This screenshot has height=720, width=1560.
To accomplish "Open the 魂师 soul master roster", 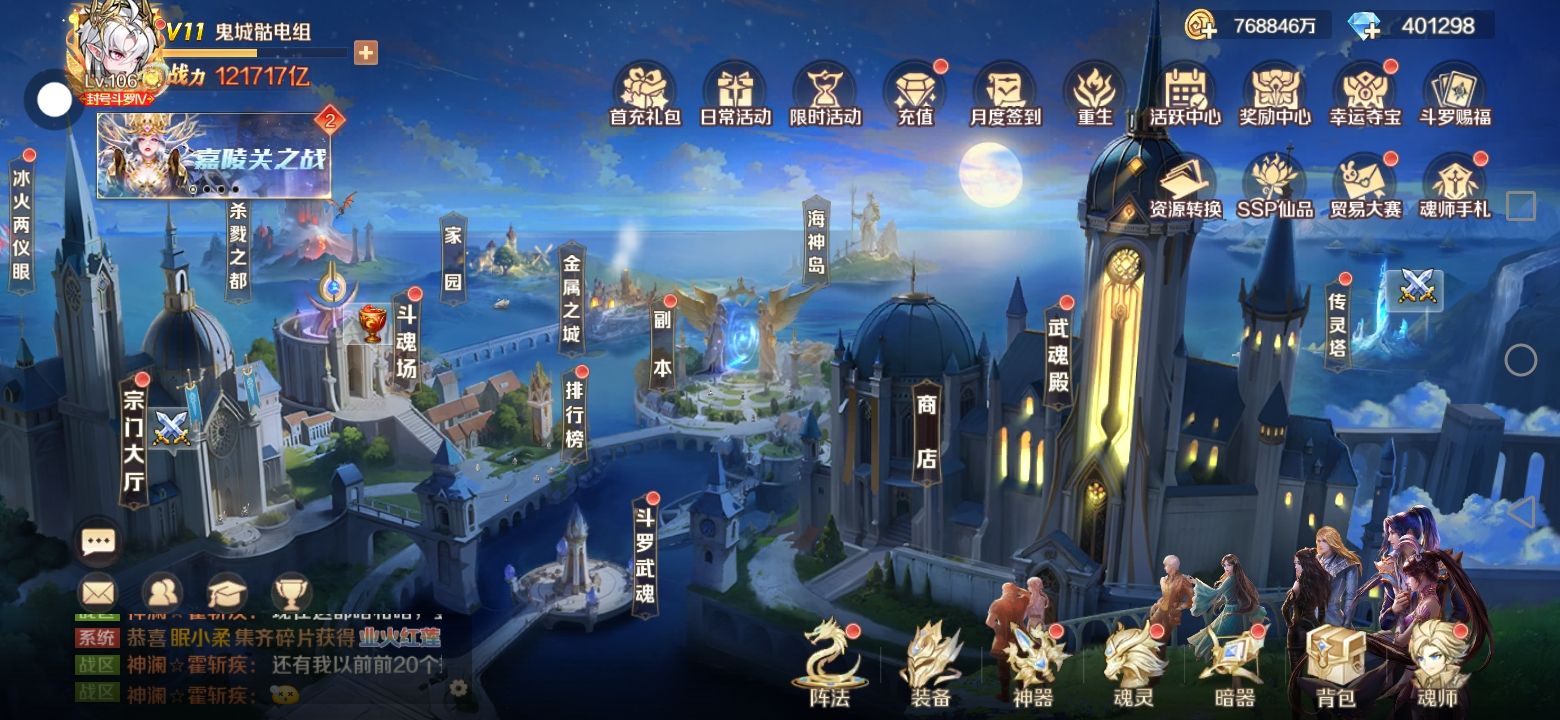I will point(1437,665).
